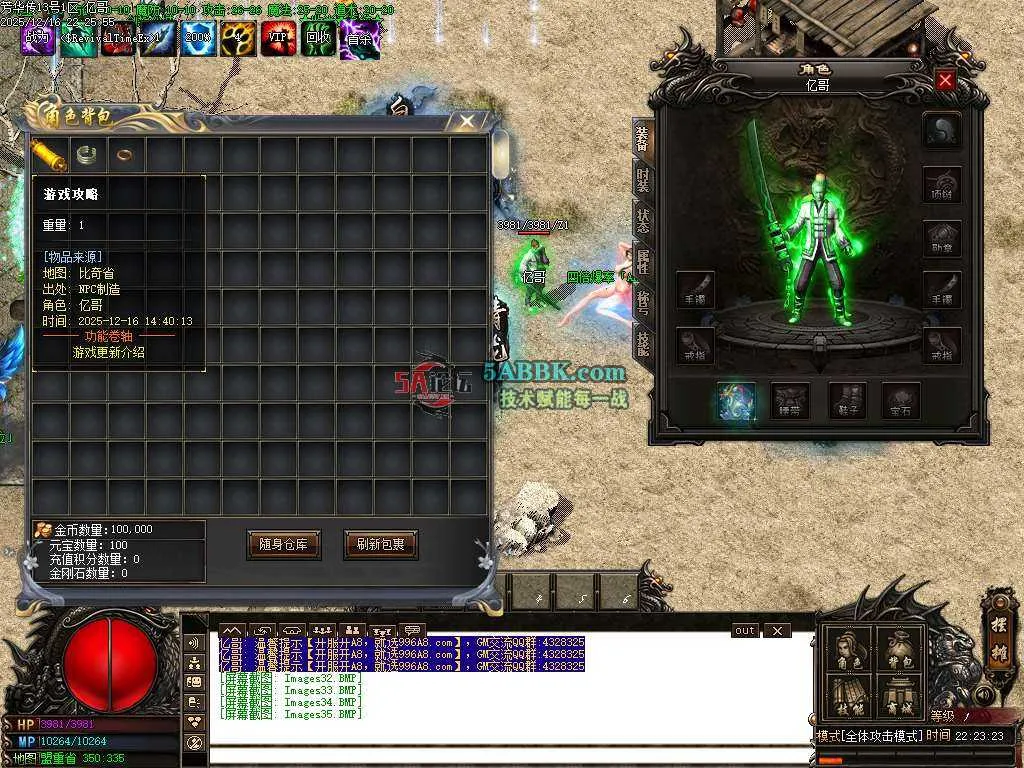Open the 背包 bag button in the bottom-right menu
This screenshot has width=1024, height=768.
(x=900, y=648)
